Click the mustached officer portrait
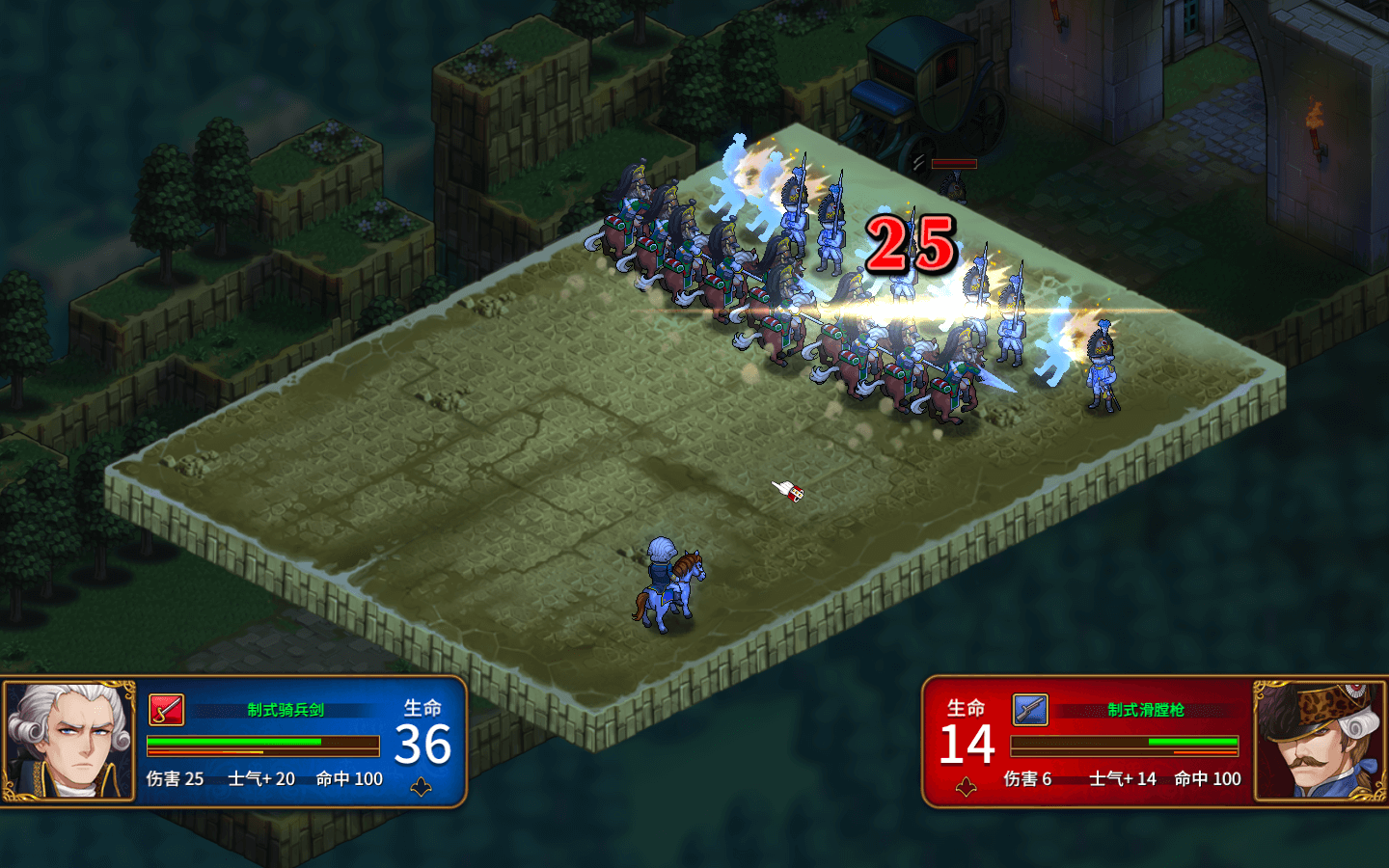Image resolution: width=1389 pixels, height=868 pixels. click(1320, 741)
